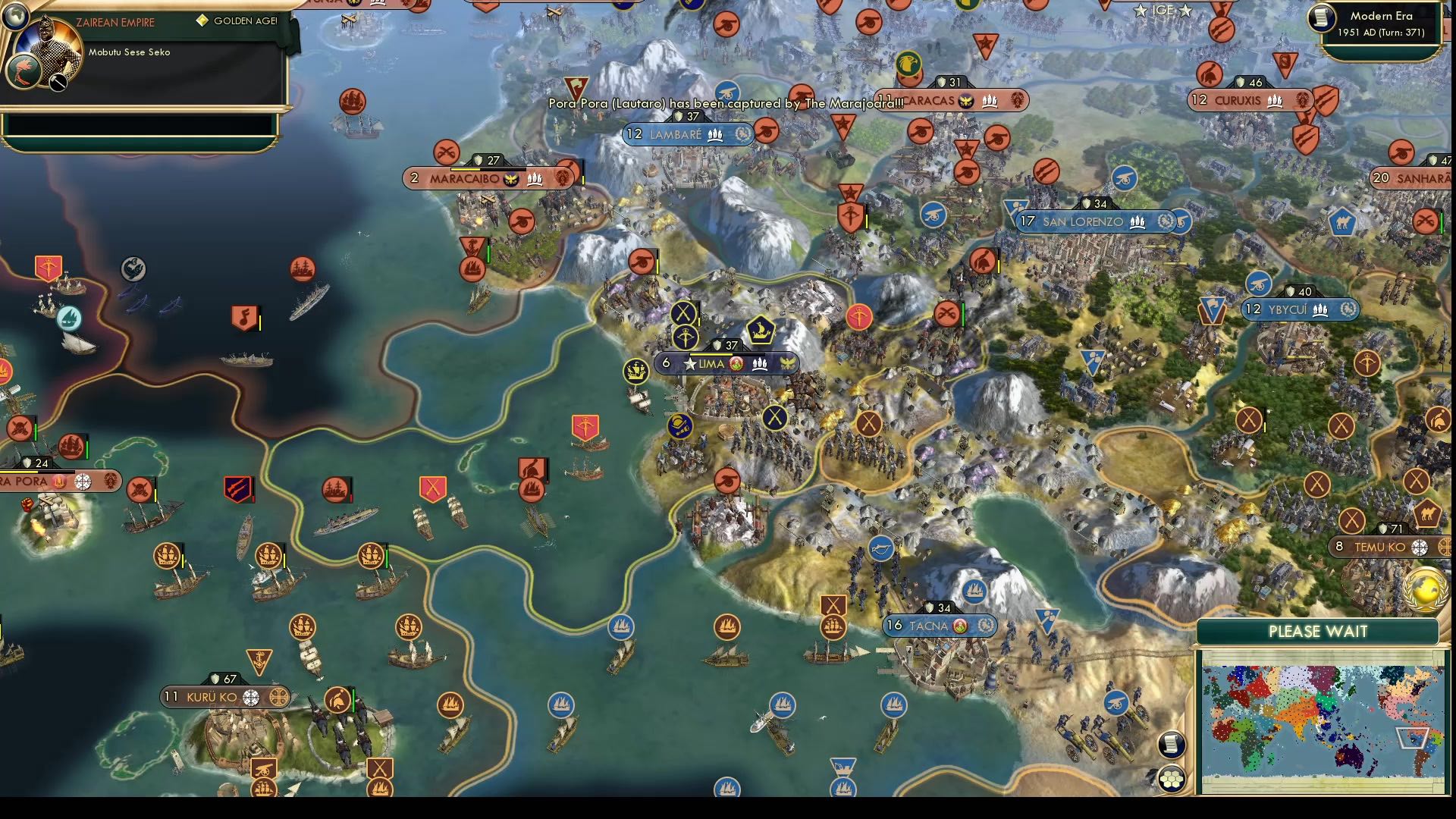This screenshot has height=819, width=1456.
Task: Click the PLEASE WAIT banner header
Action: click(1318, 631)
